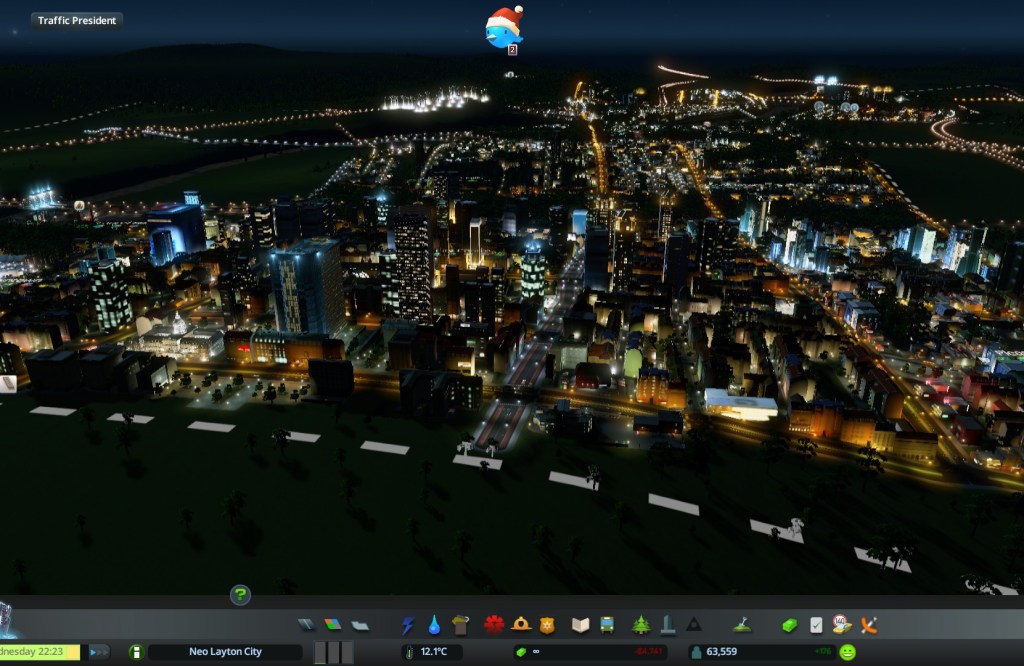Viewport: 1024px width, 666px height.
Task: Open the Public Transport bus menu
Action: [606, 625]
